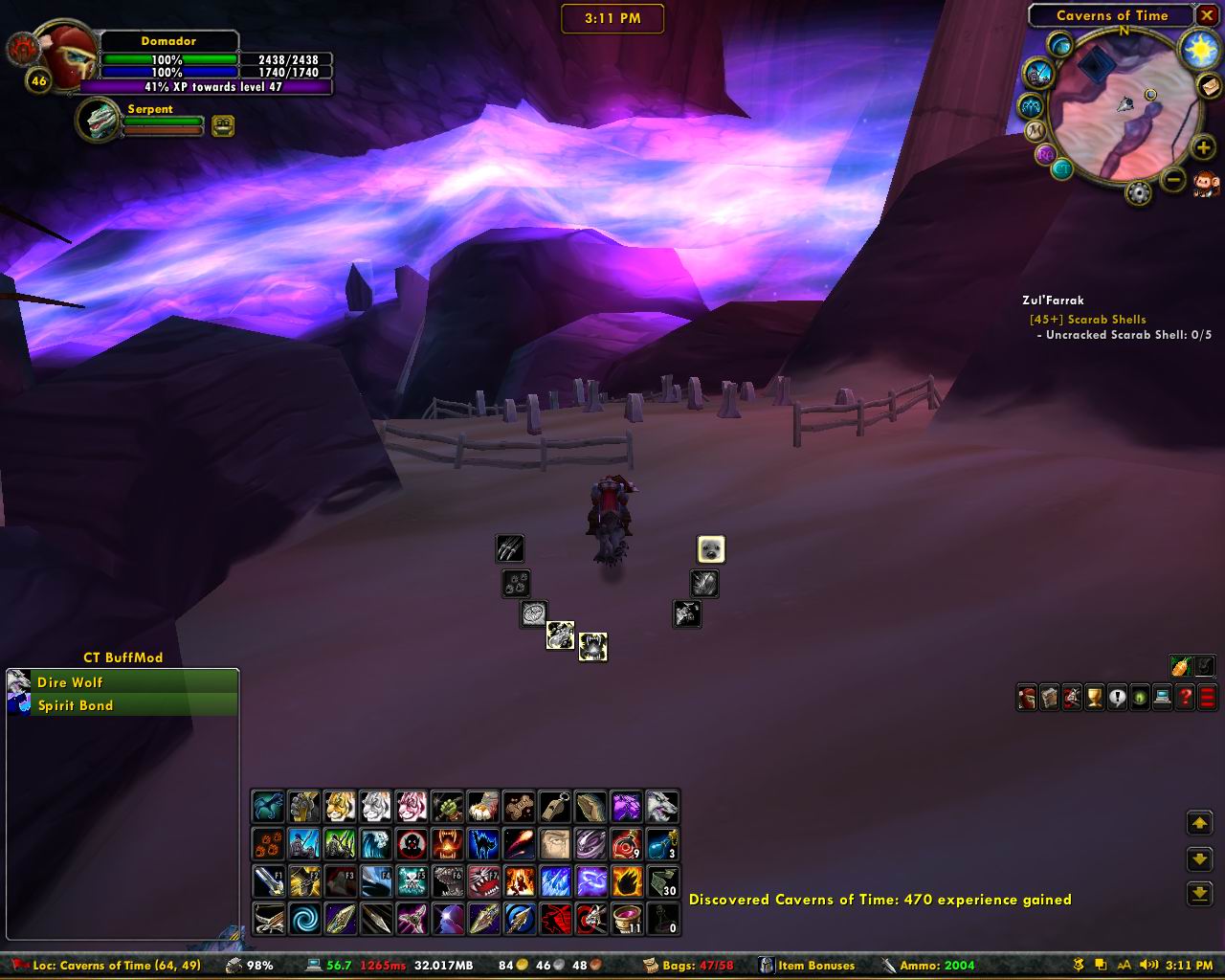Click the gear settings button under the minimap

tap(1138, 193)
